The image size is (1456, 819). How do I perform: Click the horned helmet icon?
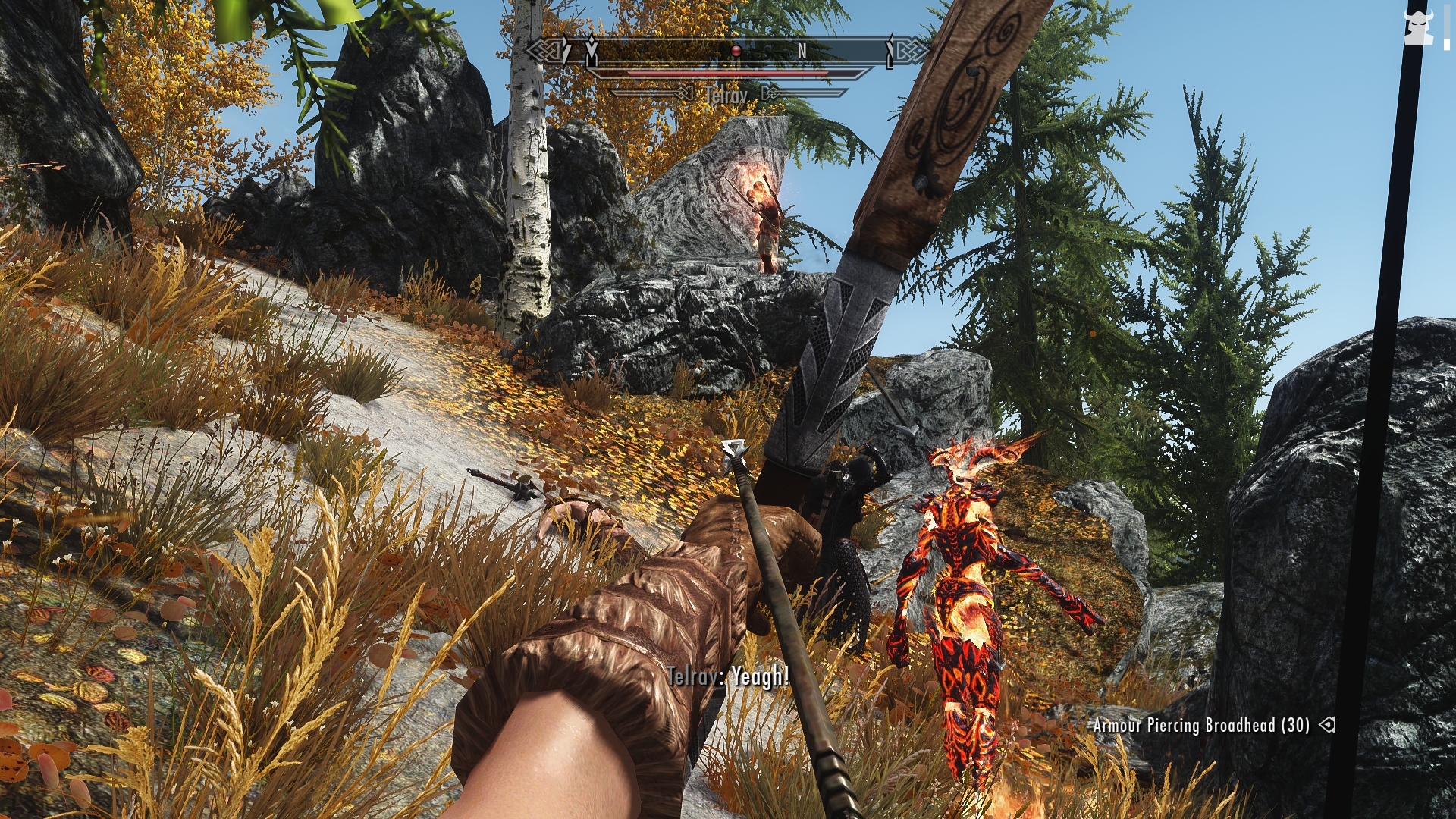coord(1418,29)
